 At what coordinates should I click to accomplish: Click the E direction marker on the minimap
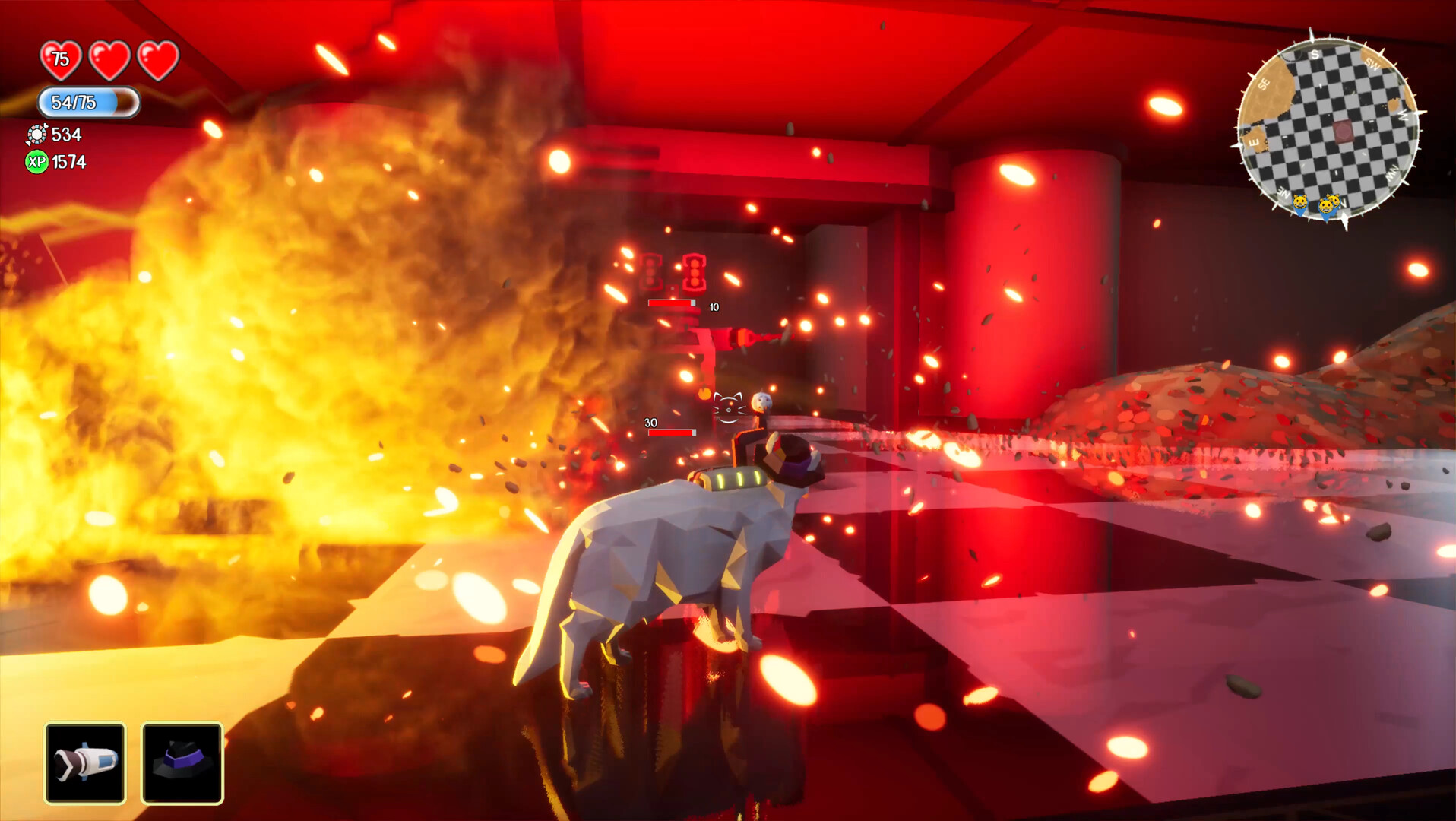pos(1254,141)
